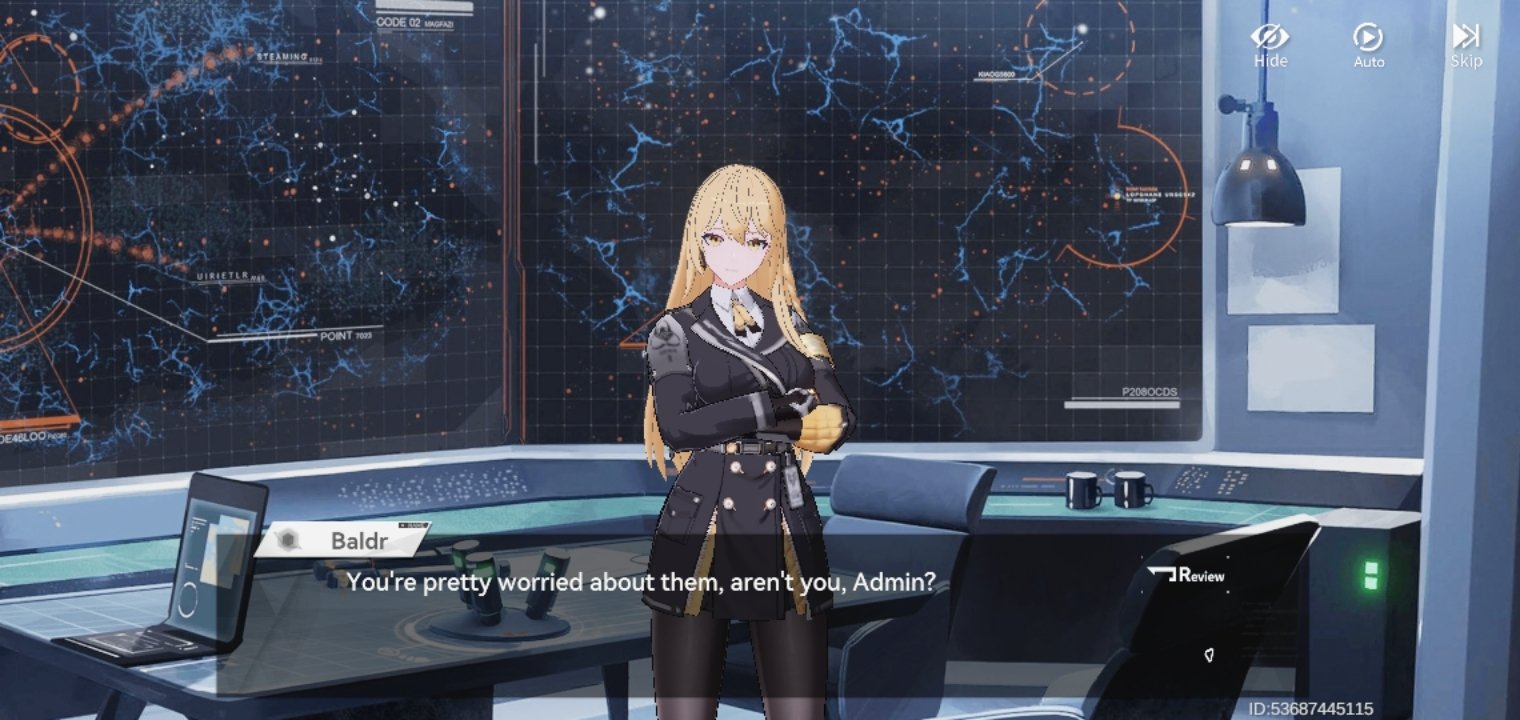Image resolution: width=1520 pixels, height=720 pixels.
Task: Advance the dialogue with the arrow indicator
Action: coord(1209,656)
